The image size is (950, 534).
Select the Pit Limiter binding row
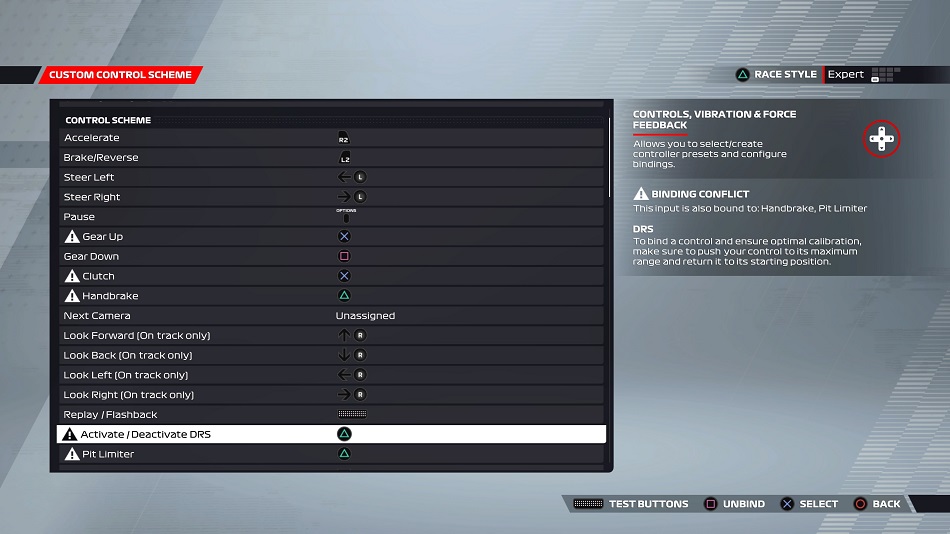[330, 454]
